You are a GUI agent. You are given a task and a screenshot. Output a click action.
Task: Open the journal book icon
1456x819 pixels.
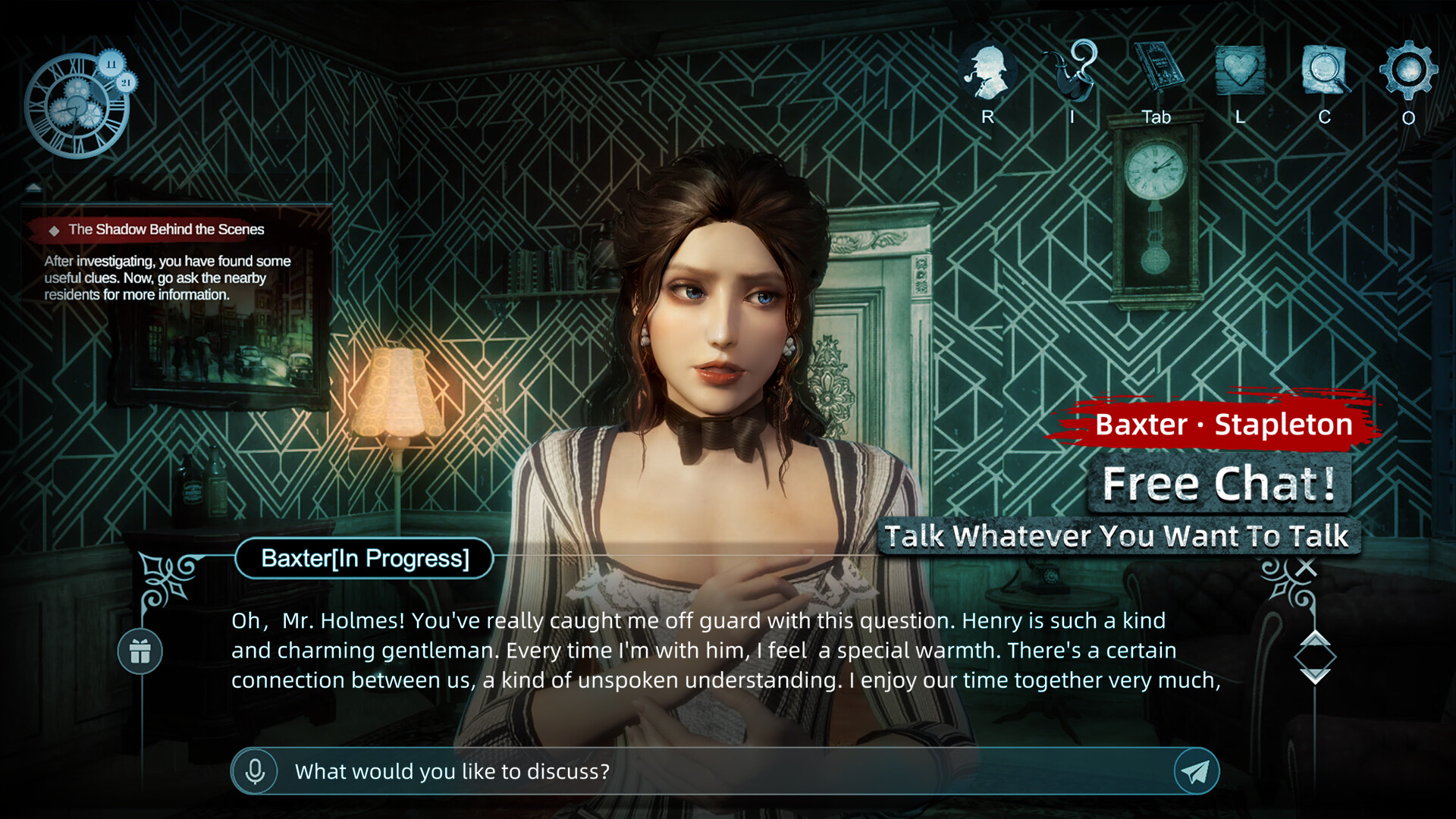click(1156, 70)
